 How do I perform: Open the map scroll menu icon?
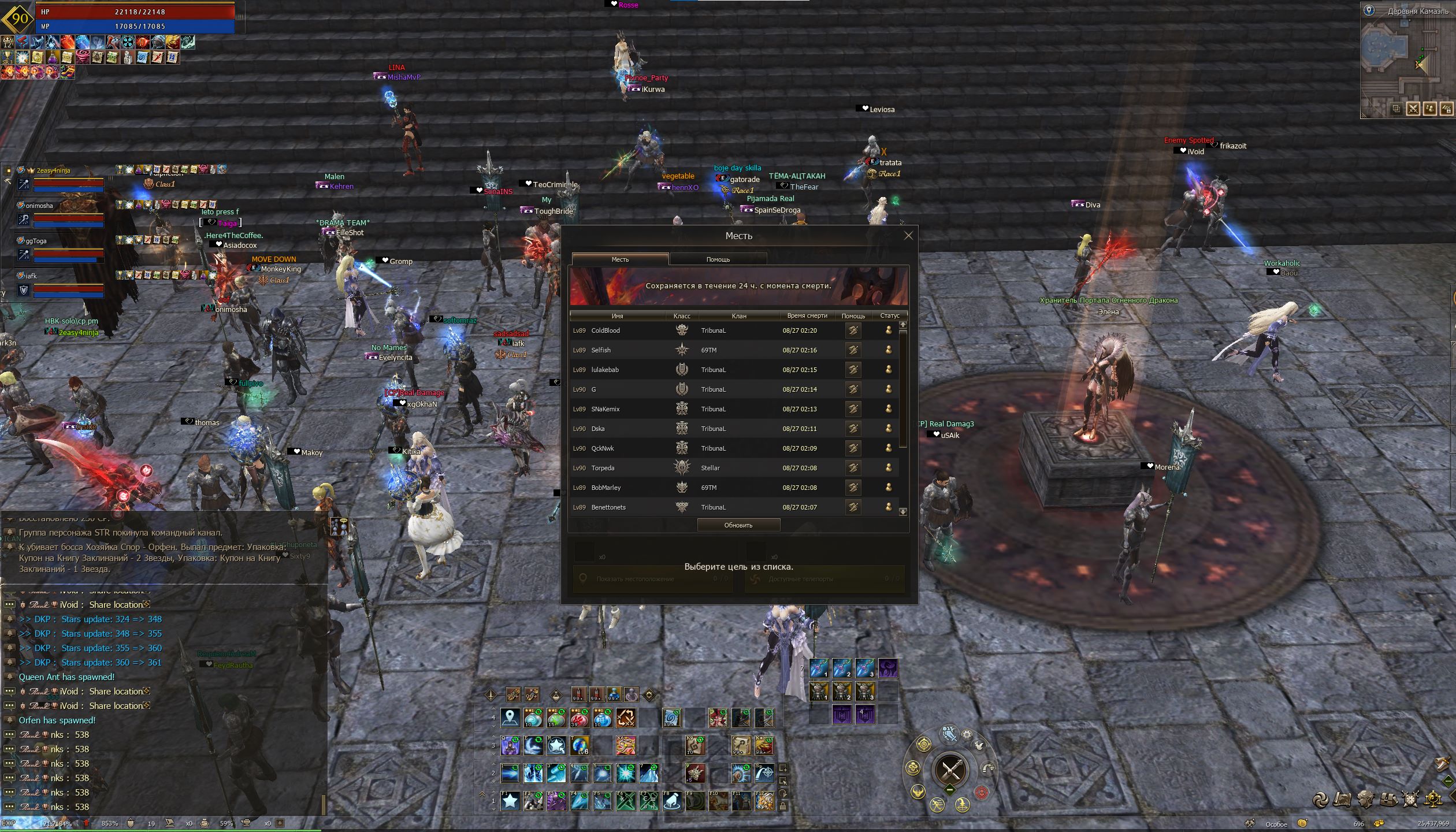[1343, 799]
